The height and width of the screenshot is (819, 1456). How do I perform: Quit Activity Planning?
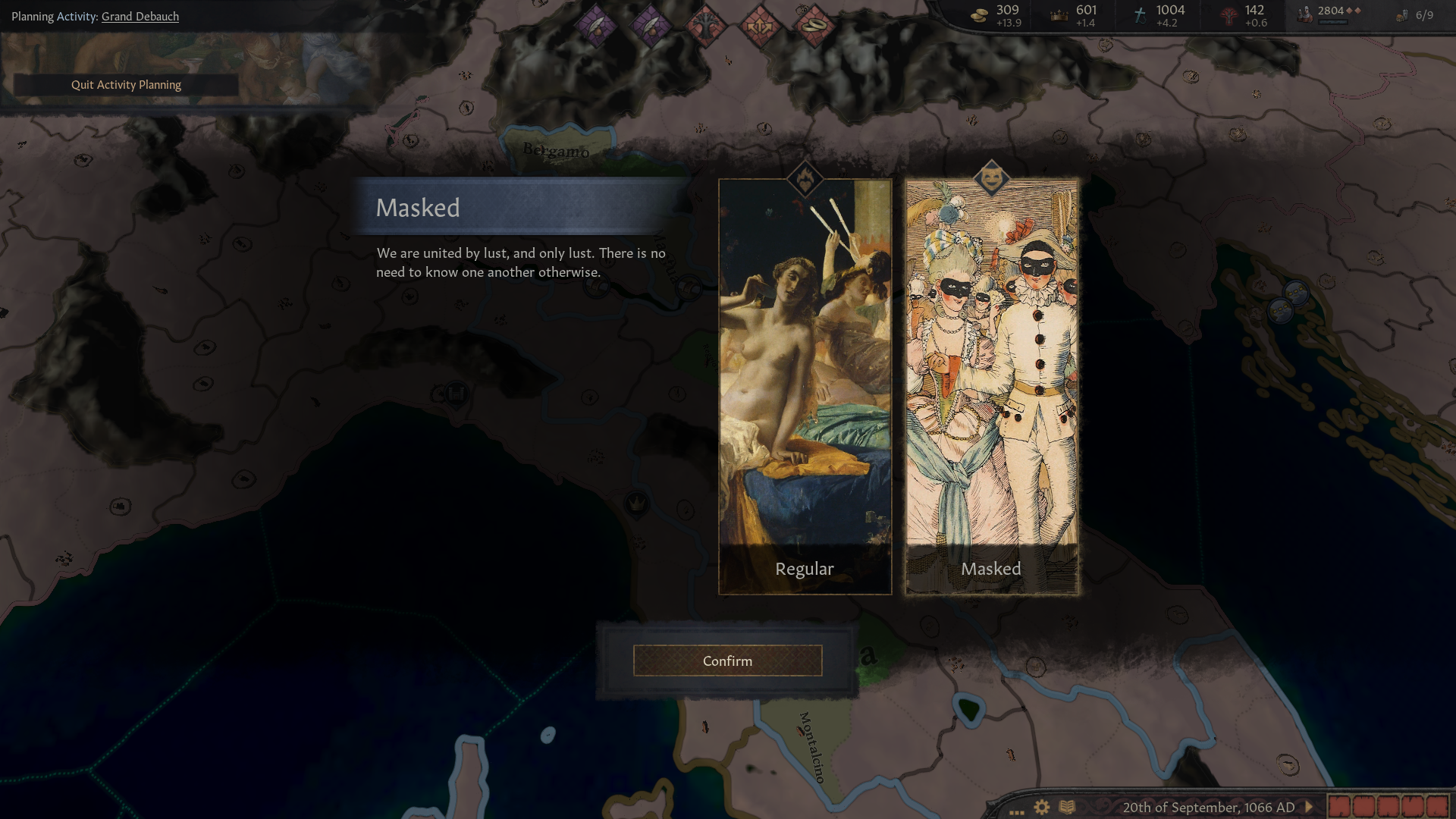[126, 85]
